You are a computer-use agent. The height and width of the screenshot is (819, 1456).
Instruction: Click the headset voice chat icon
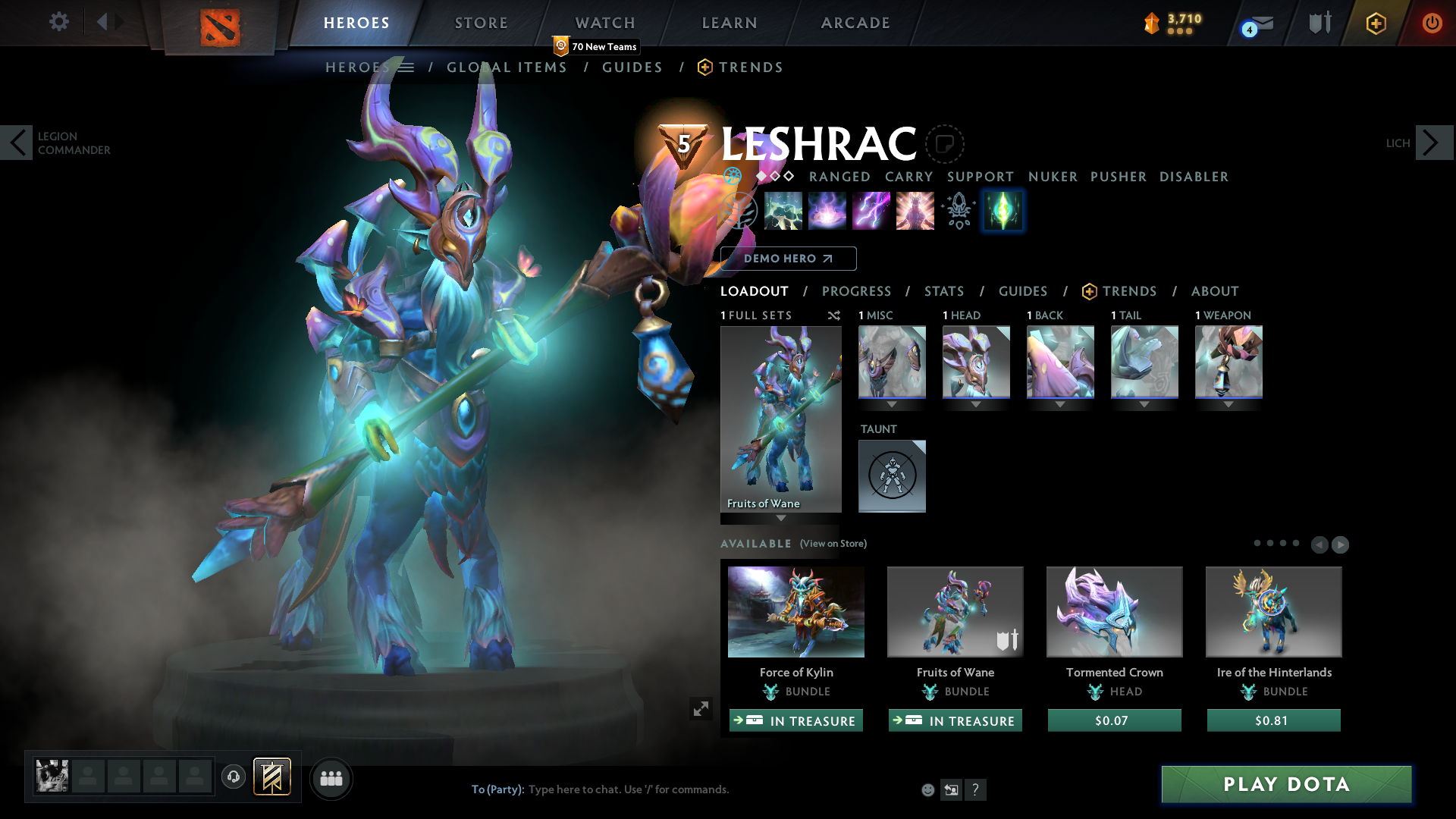(233, 777)
